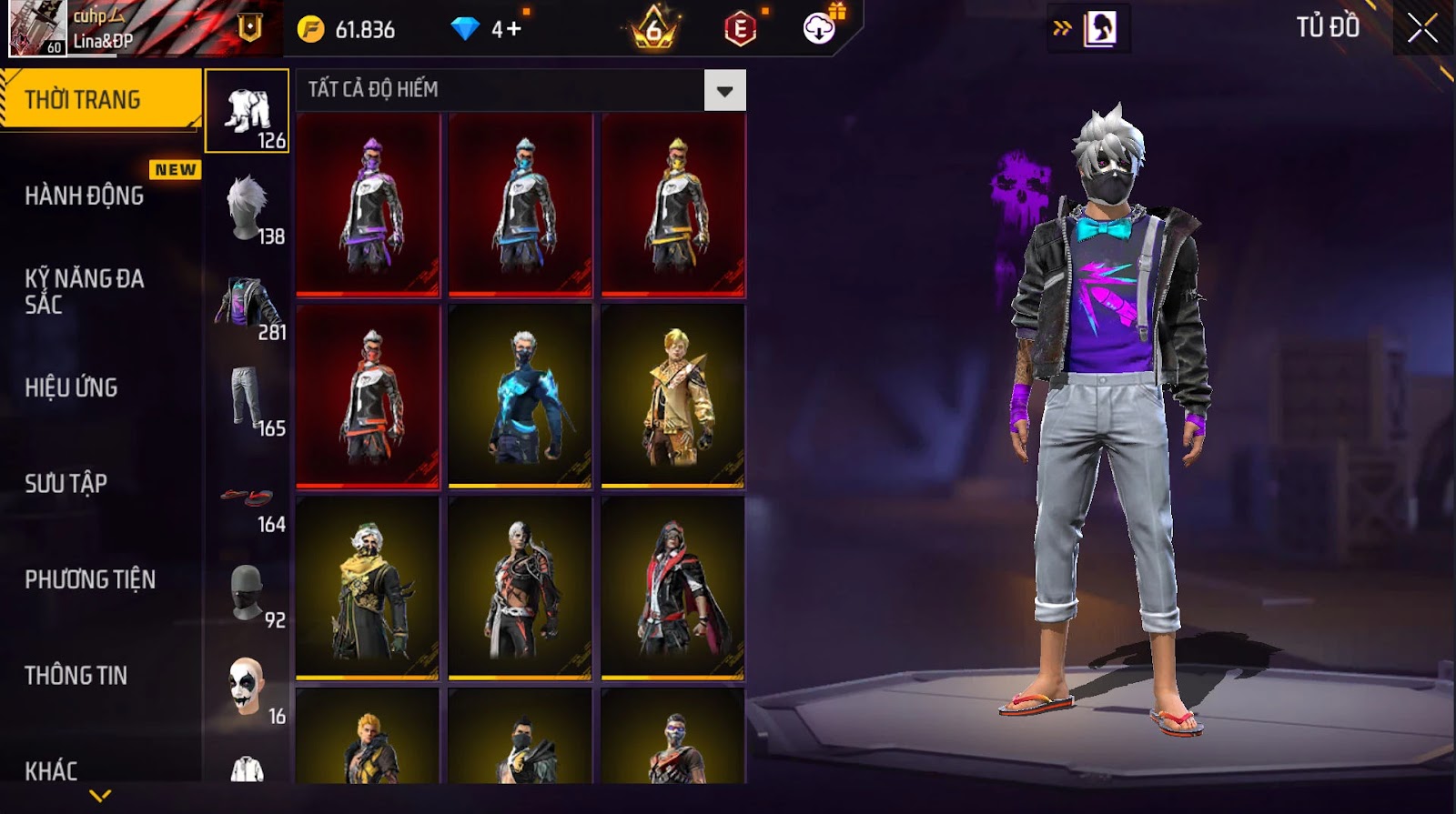Choose the hair subcategory with 138 items
Image resolution: width=1456 pixels, height=814 pixels.
pos(248,208)
